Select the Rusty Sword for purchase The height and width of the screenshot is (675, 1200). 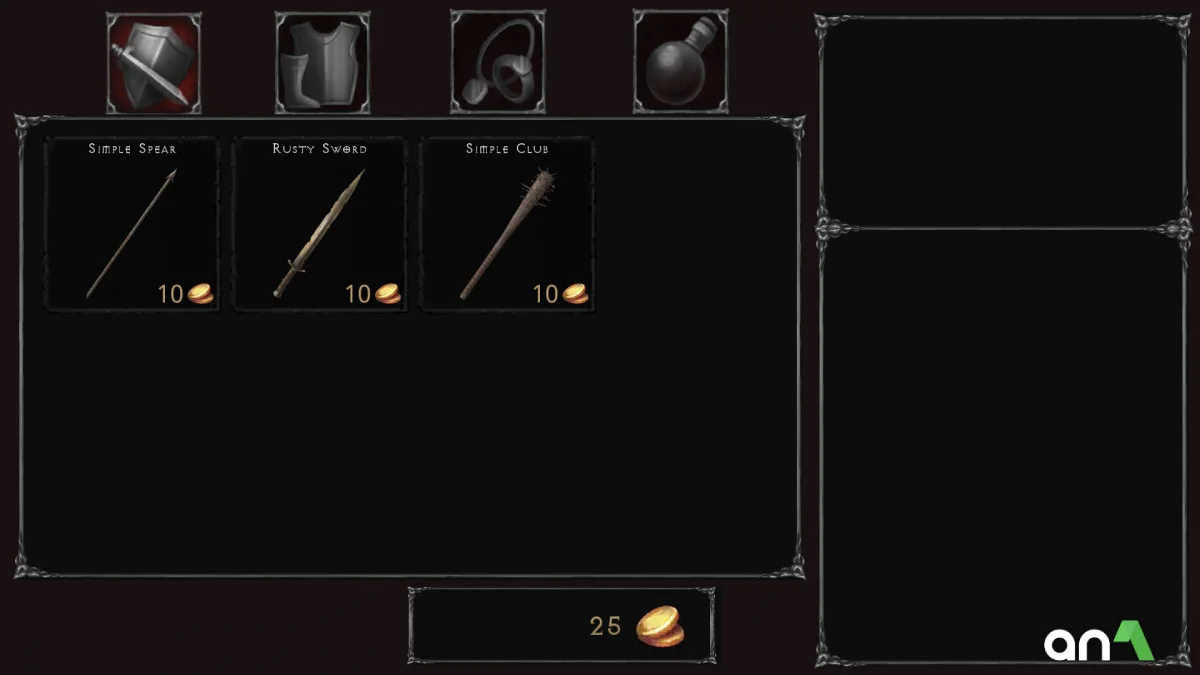[x=320, y=224]
